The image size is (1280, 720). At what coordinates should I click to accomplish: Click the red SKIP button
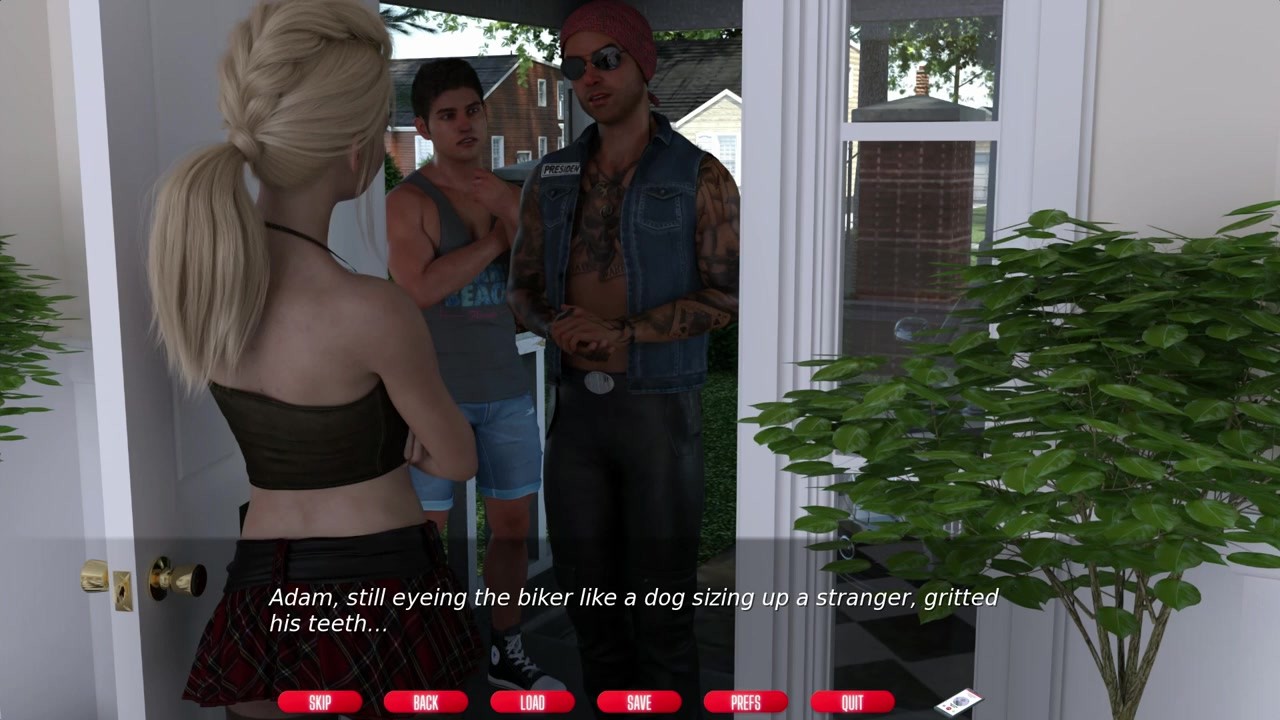click(x=319, y=702)
